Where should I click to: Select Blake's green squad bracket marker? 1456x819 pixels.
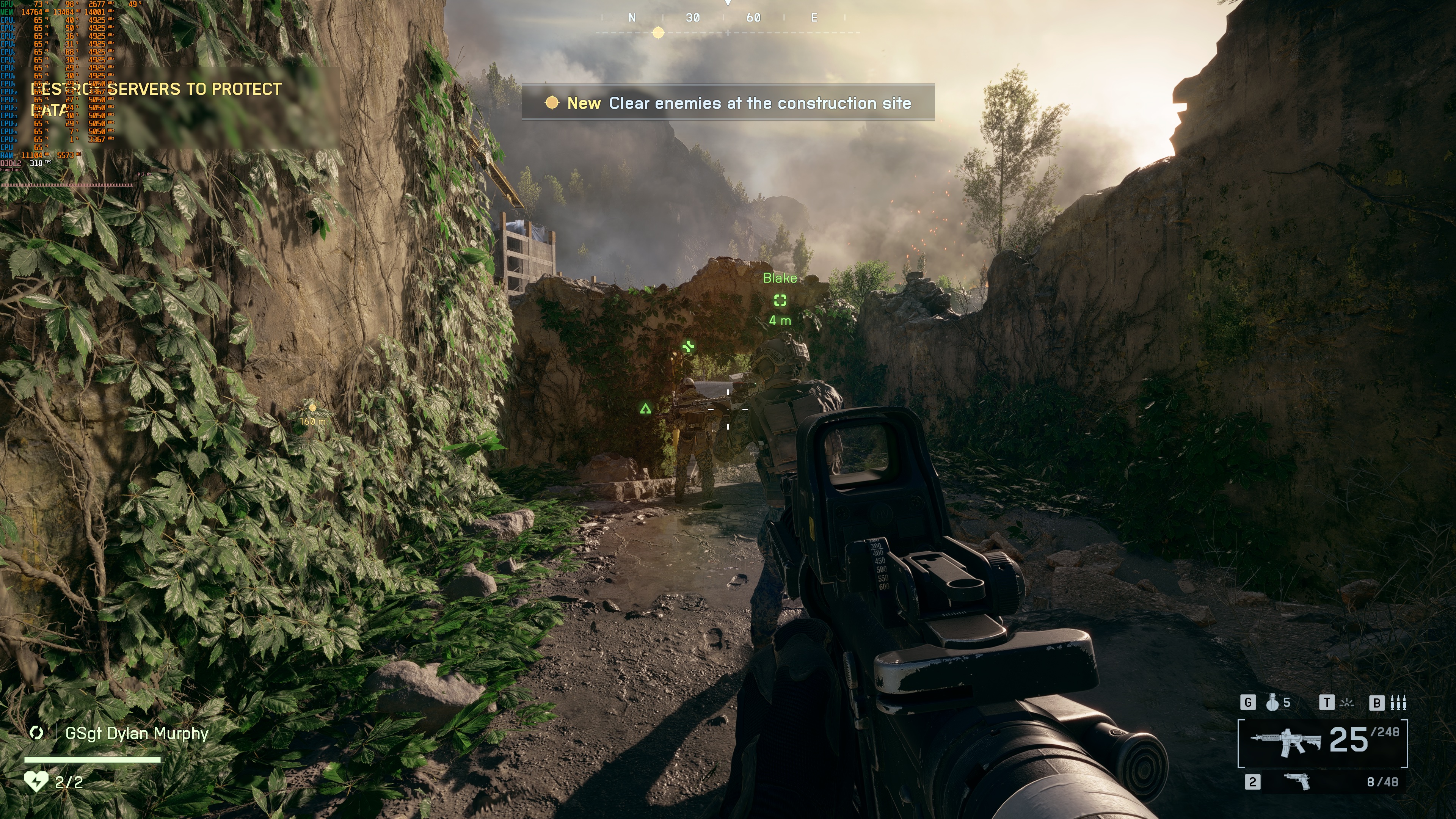tap(780, 300)
